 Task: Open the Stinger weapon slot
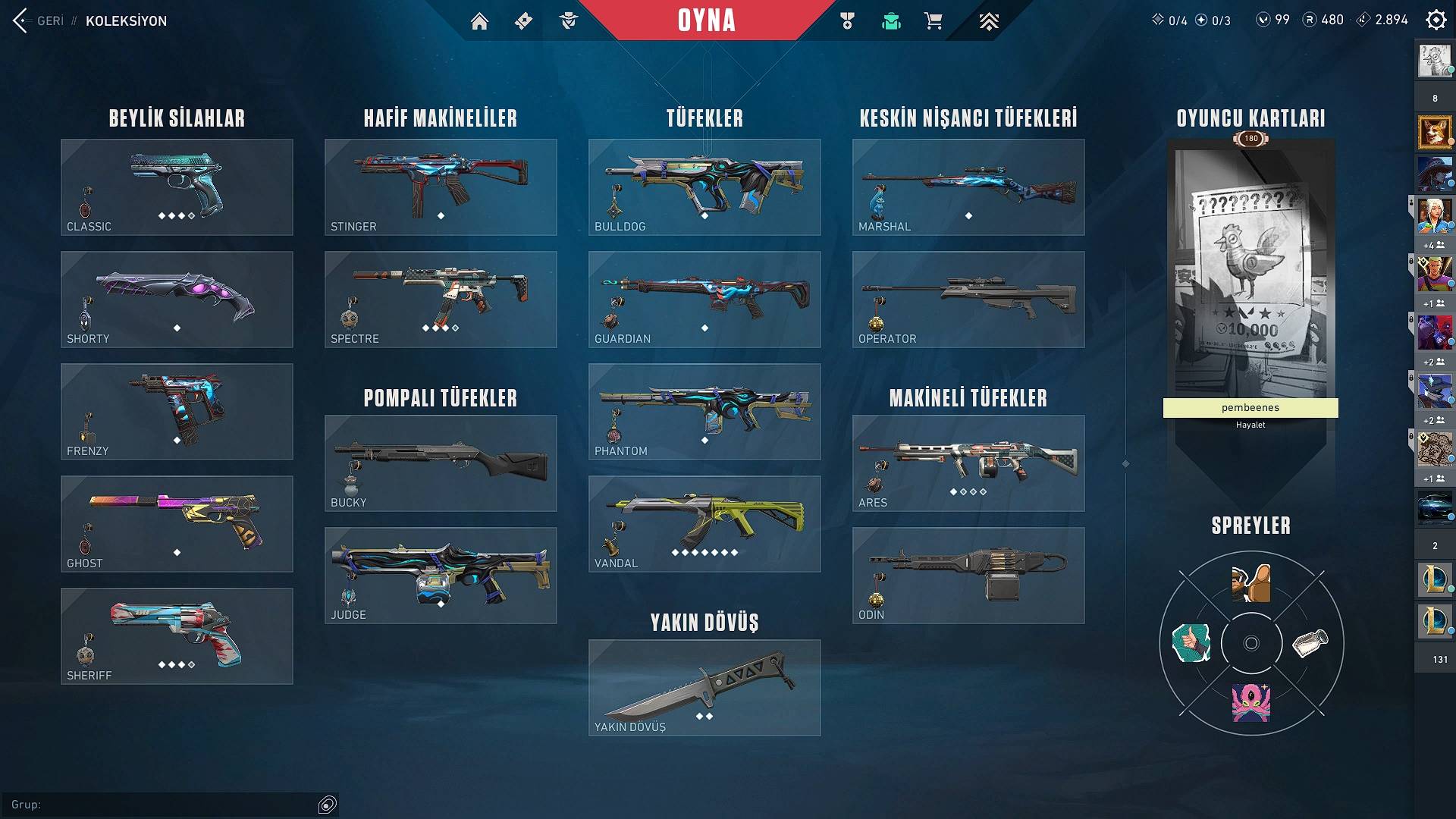coord(441,187)
